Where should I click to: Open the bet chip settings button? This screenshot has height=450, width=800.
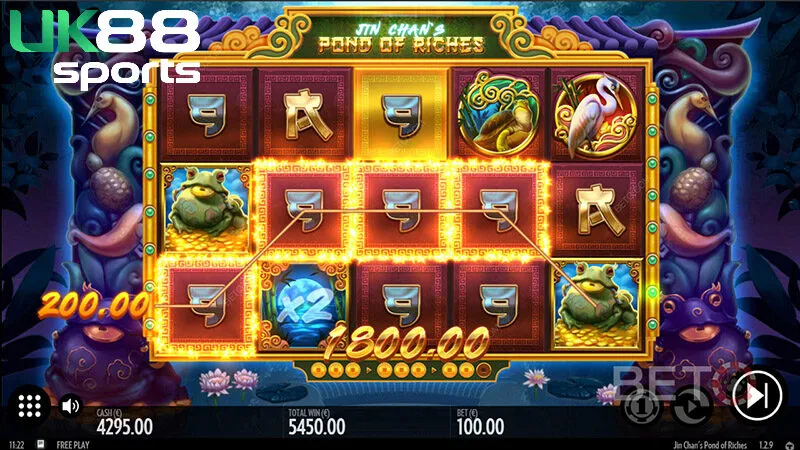(x=640, y=405)
